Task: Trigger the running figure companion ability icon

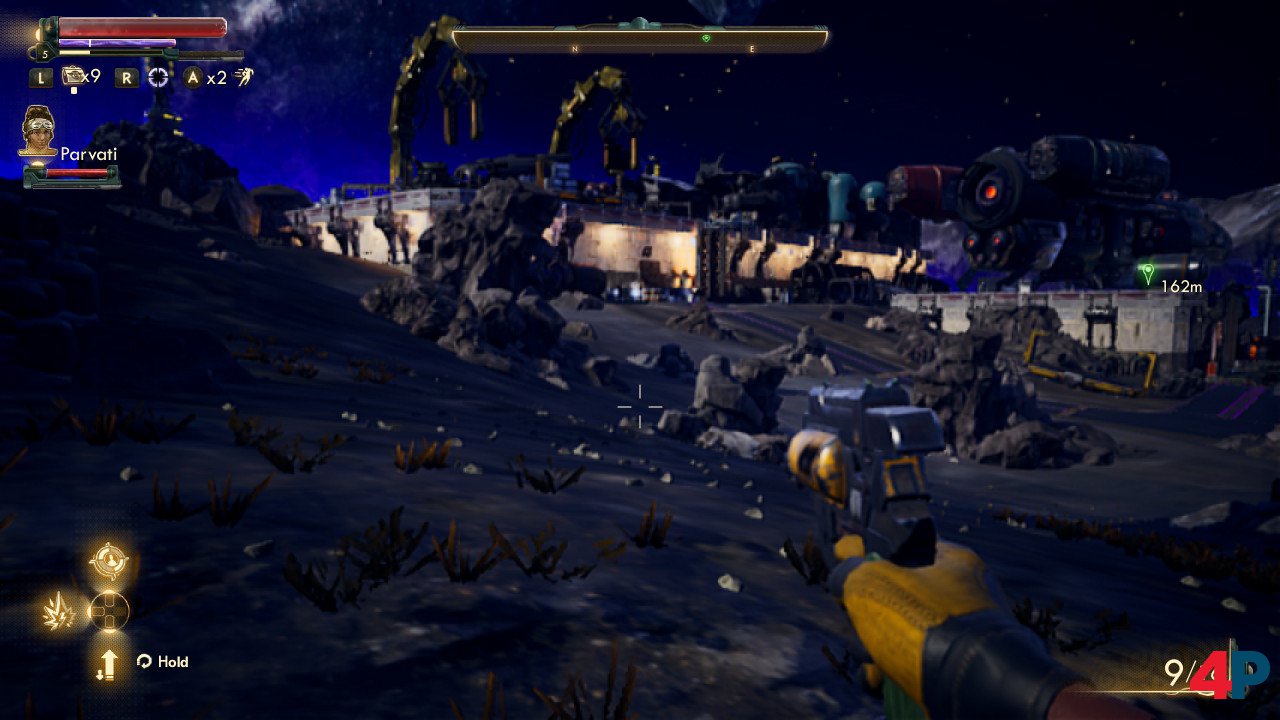Action: click(x=243, y=77)
